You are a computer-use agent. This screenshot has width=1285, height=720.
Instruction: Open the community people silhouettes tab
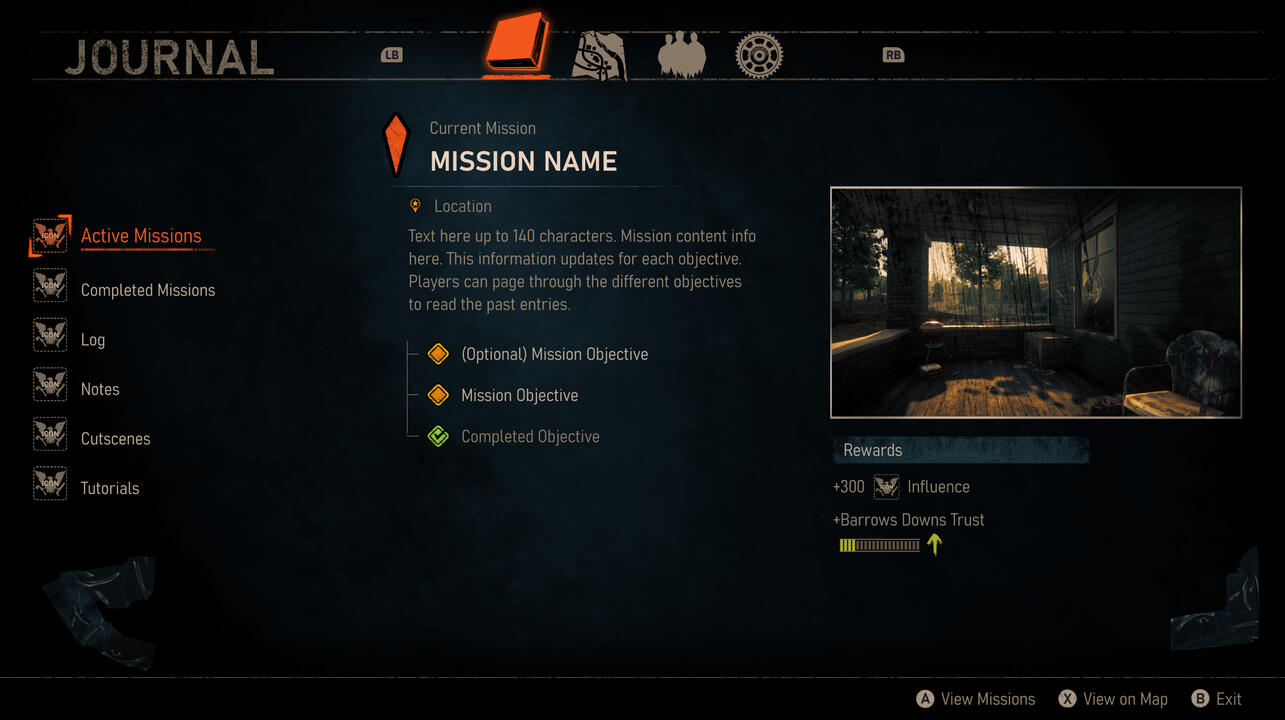pos(682,54)
